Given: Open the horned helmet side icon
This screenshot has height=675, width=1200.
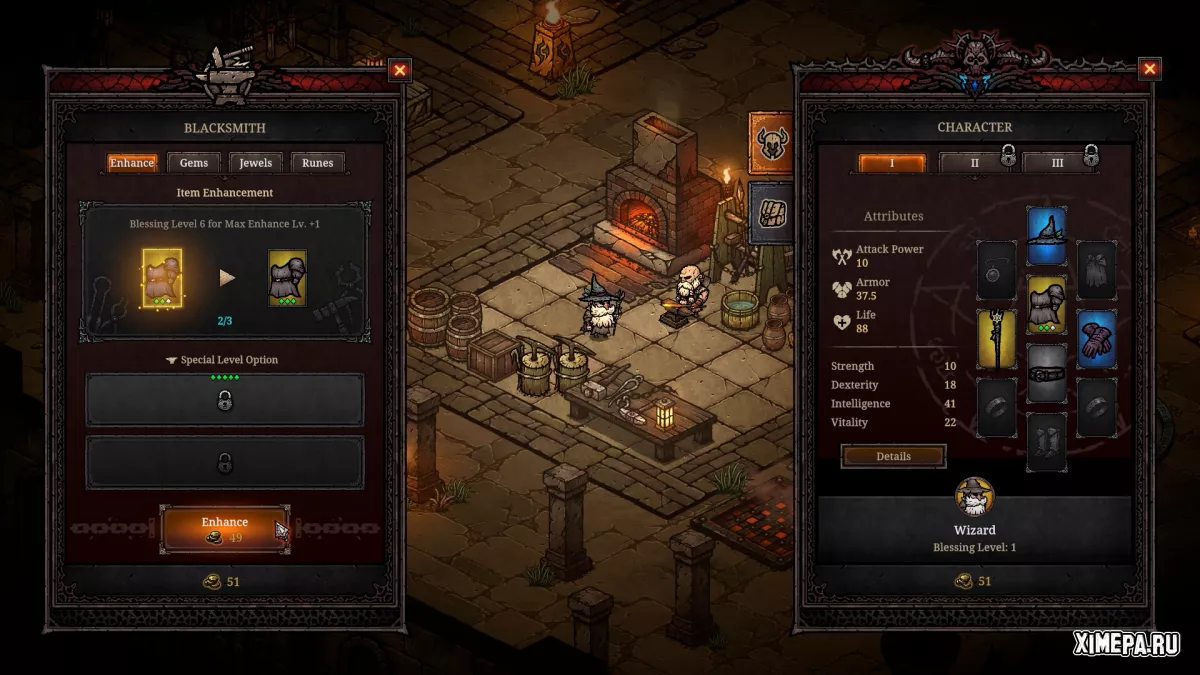Looking at the screenshot, I should [x=771, y=142].
